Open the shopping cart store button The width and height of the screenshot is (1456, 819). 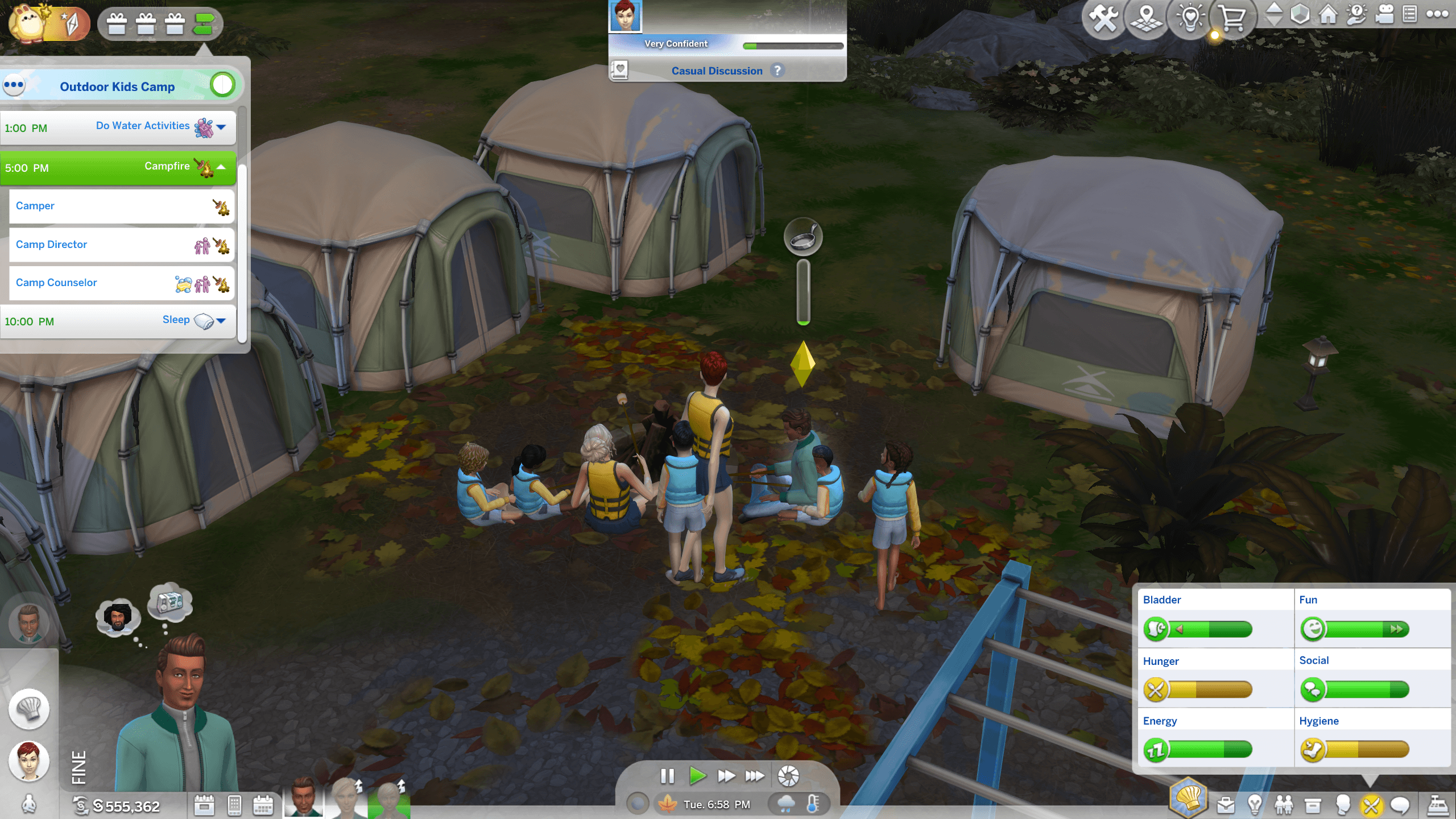tap(1232, 18)
